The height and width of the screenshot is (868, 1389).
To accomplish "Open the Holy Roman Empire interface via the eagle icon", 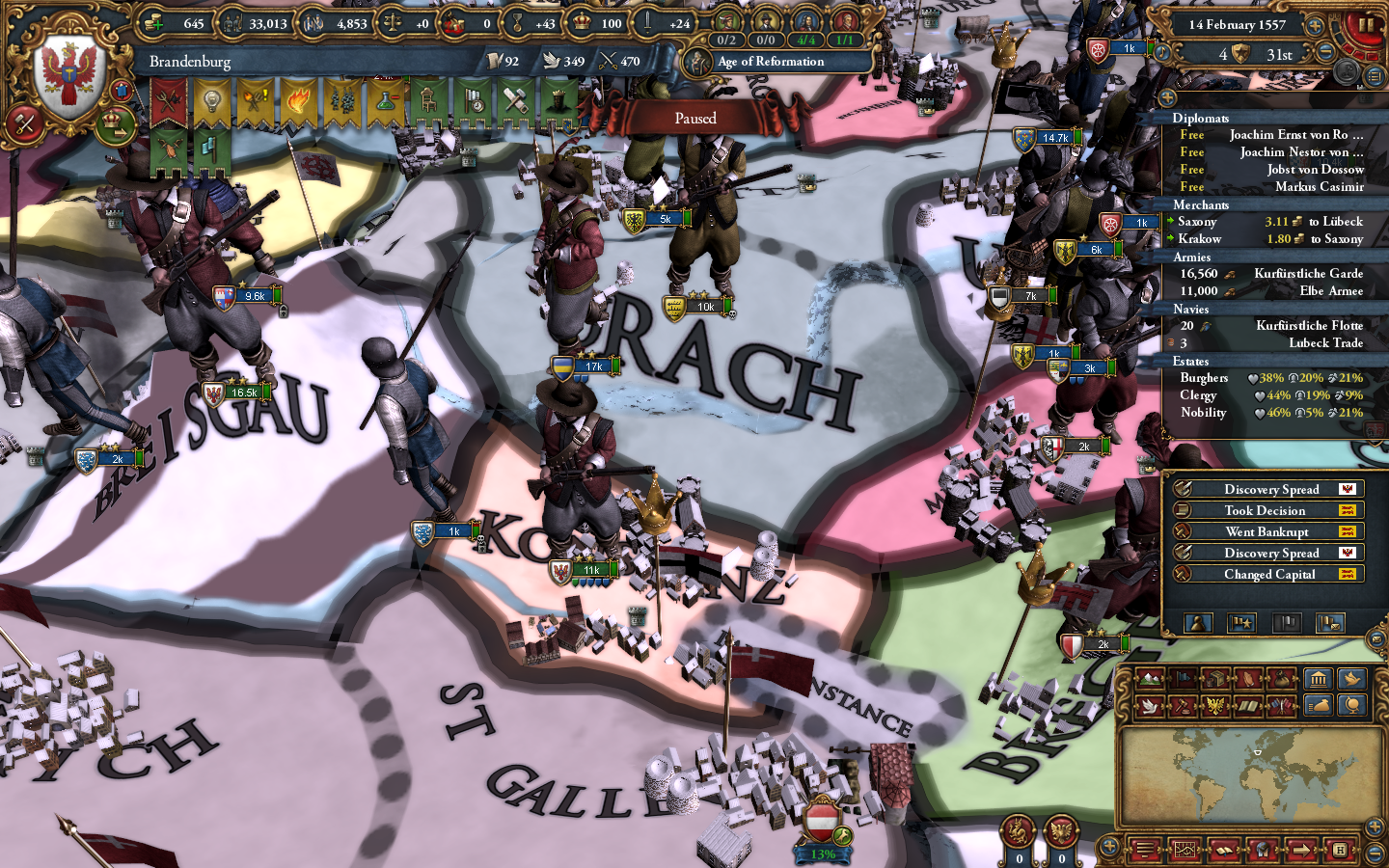I will pyautogui.click(x=1214, y=707).
